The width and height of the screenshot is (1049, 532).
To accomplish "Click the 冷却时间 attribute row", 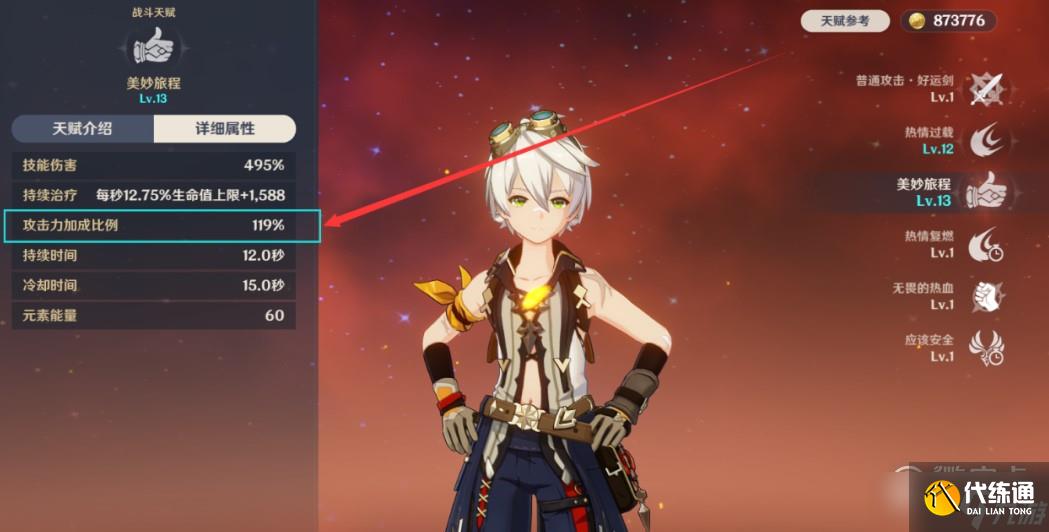I will pos(154,285).
